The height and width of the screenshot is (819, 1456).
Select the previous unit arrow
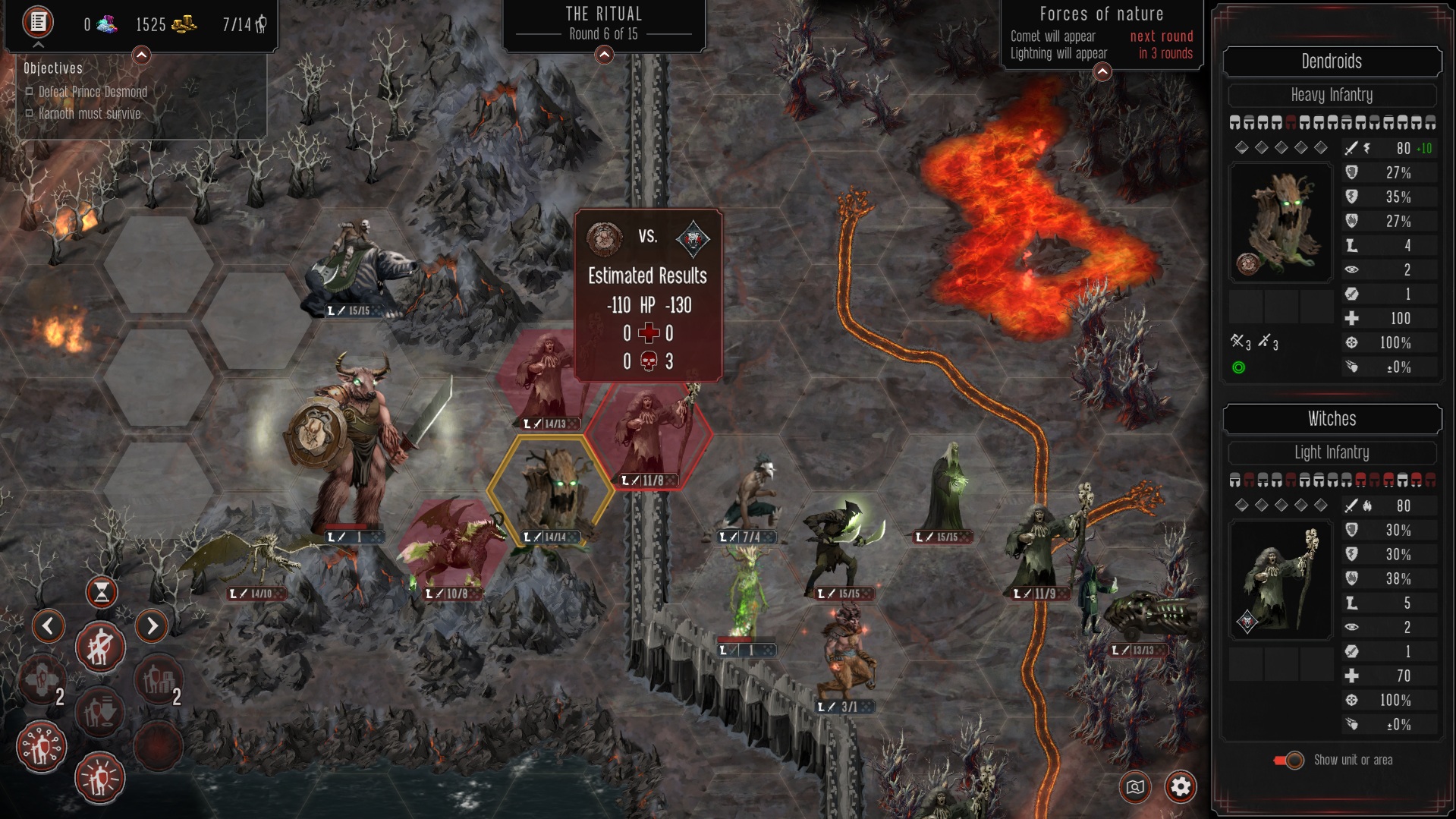(x=49, y=626)
